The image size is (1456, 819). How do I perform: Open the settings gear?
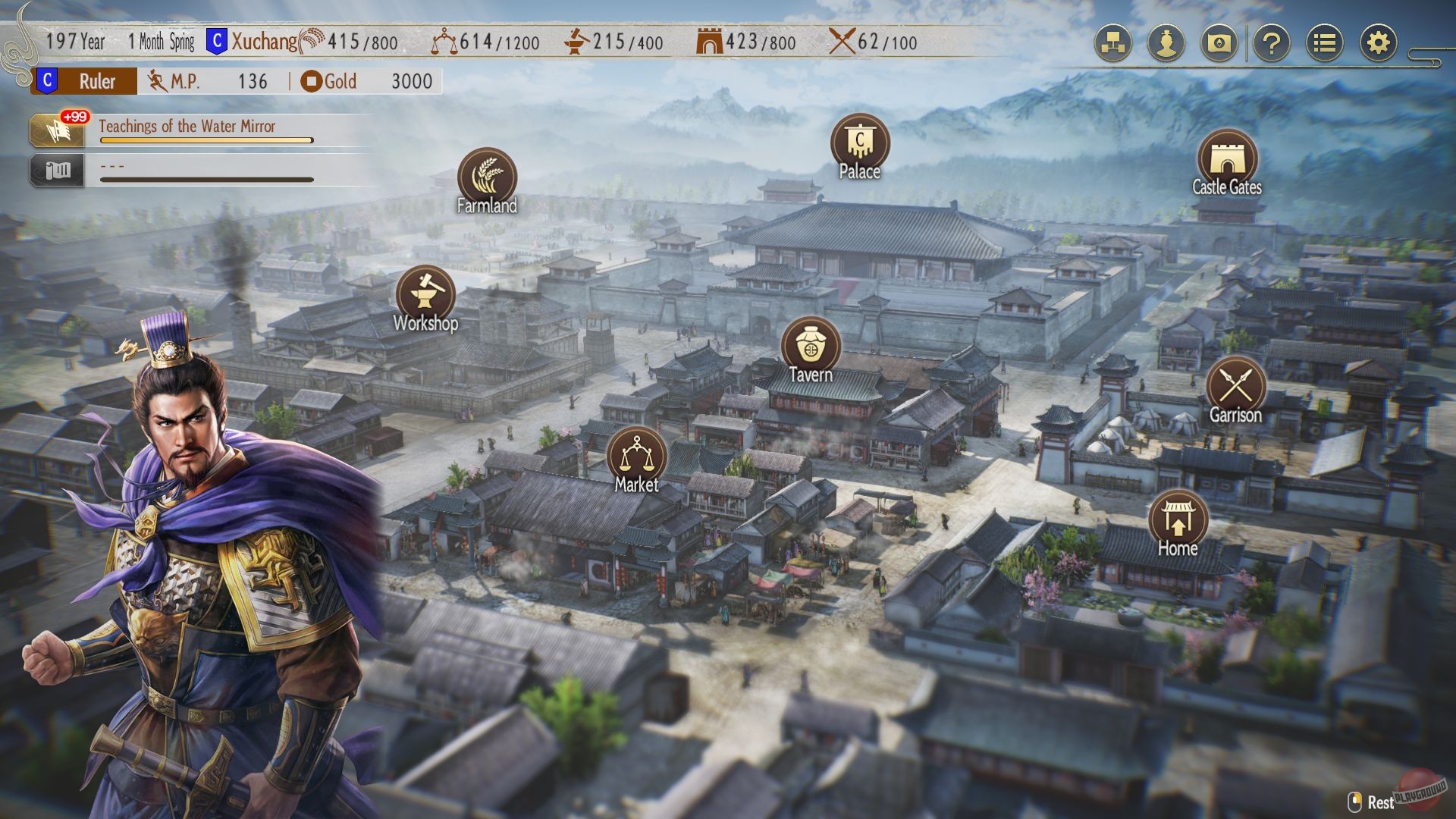click(x=1379, y=44)
